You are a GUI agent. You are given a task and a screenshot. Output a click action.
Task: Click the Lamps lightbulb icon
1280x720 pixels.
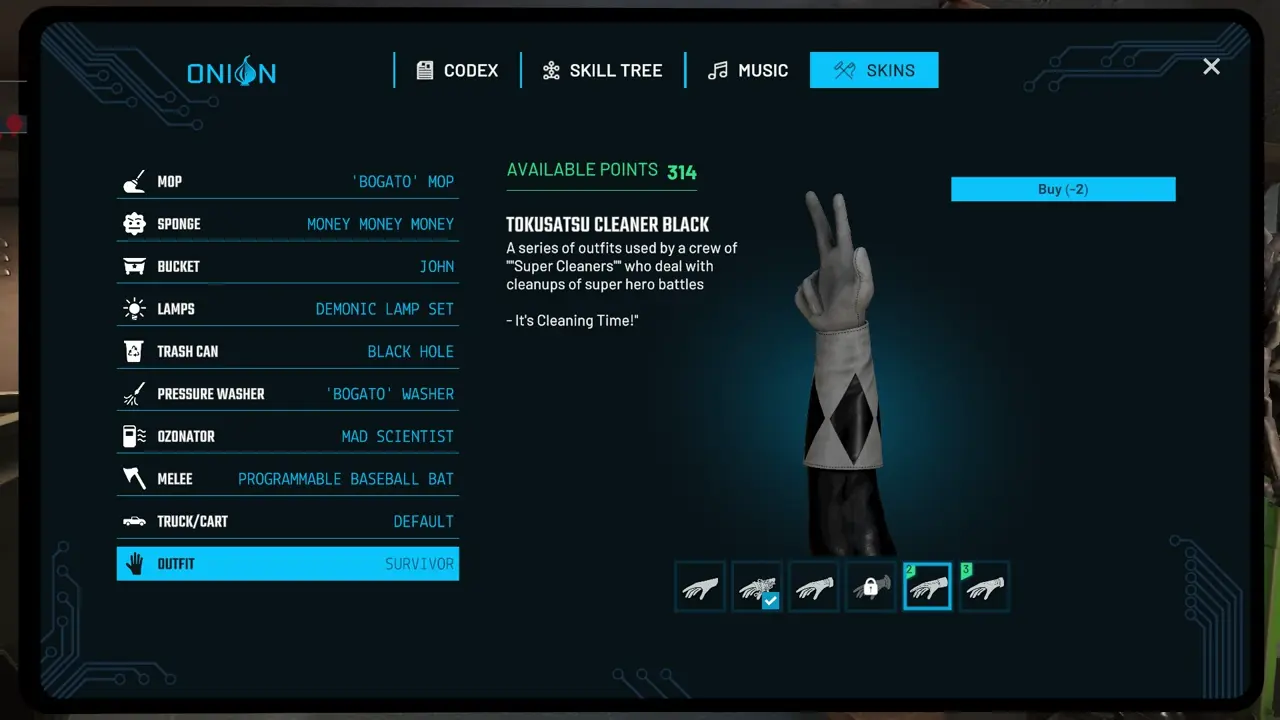tap(133, 308)
